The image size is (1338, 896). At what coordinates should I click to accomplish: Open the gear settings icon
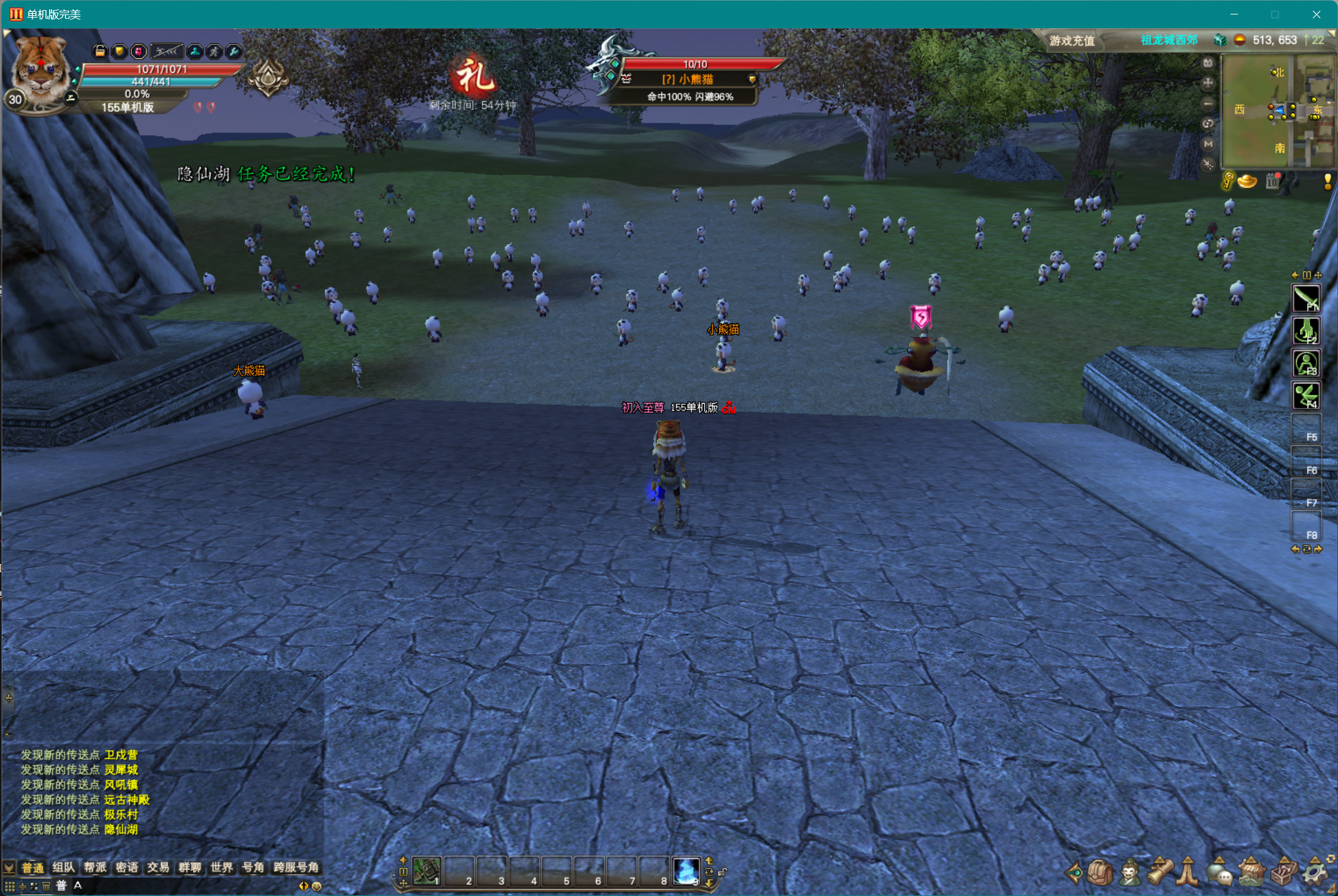(x=1315, y=873)
